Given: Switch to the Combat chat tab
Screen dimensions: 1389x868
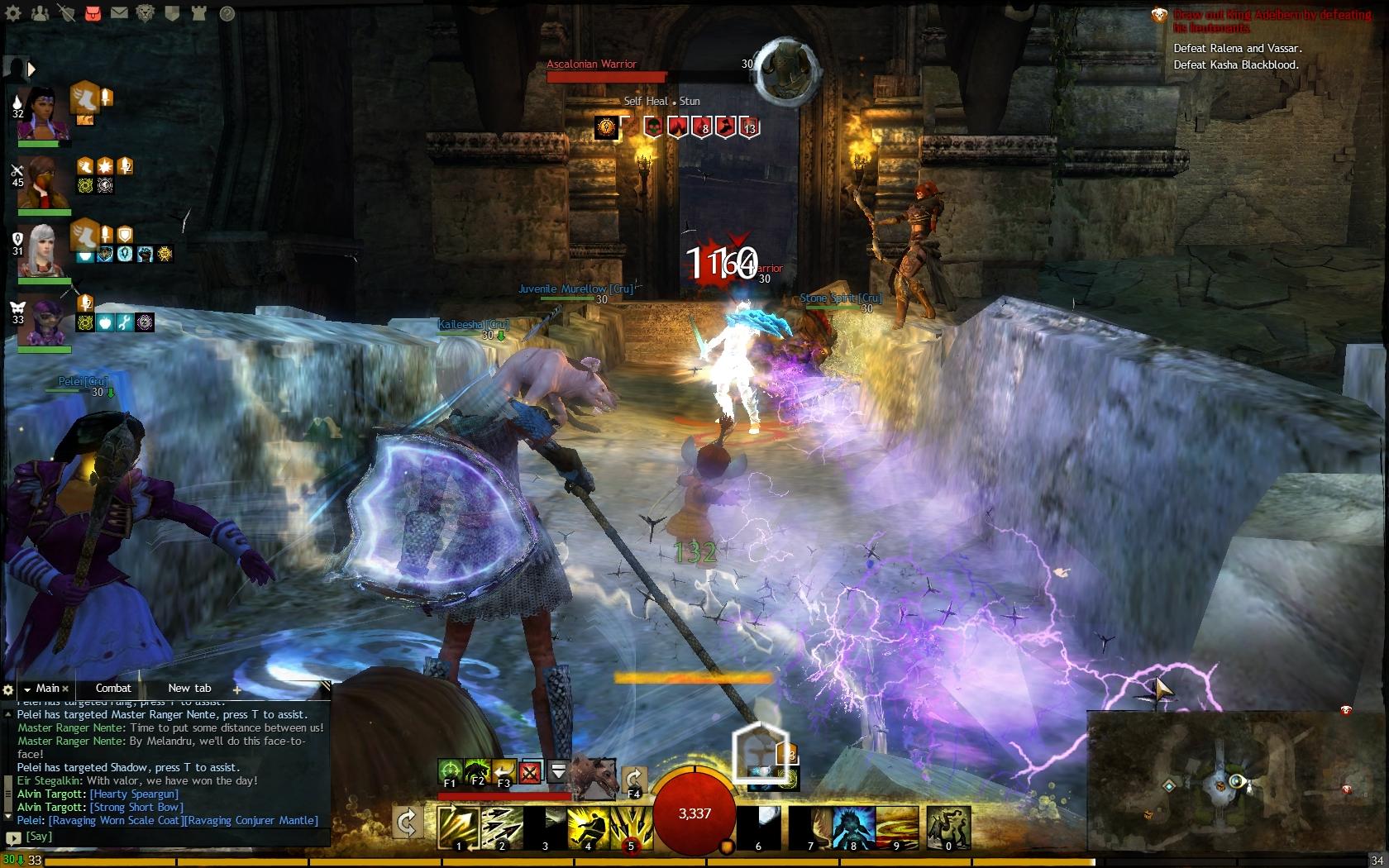Looking at the screenshot, I should tap(113, 688).
